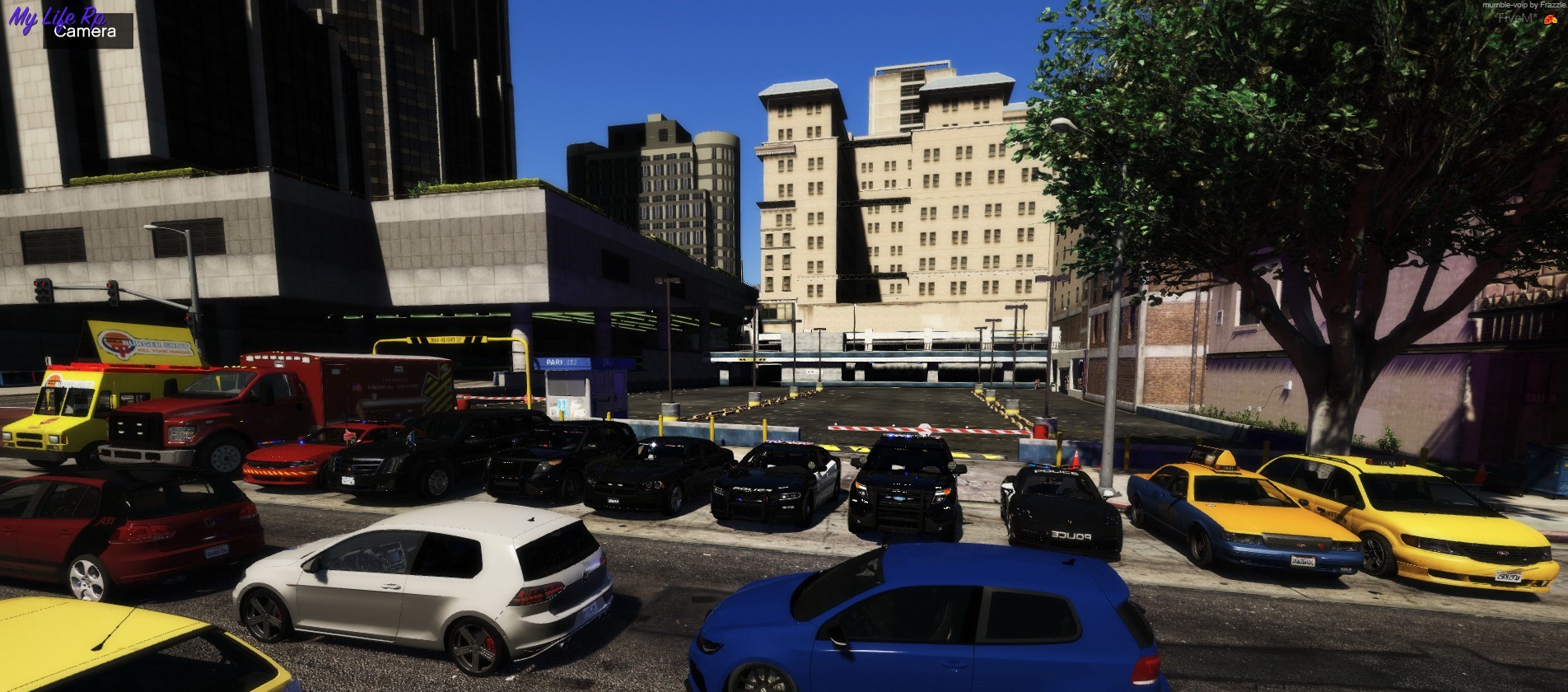Click the autumn leaf icon beside FiveM
1568x692 pixels.
1551,19
